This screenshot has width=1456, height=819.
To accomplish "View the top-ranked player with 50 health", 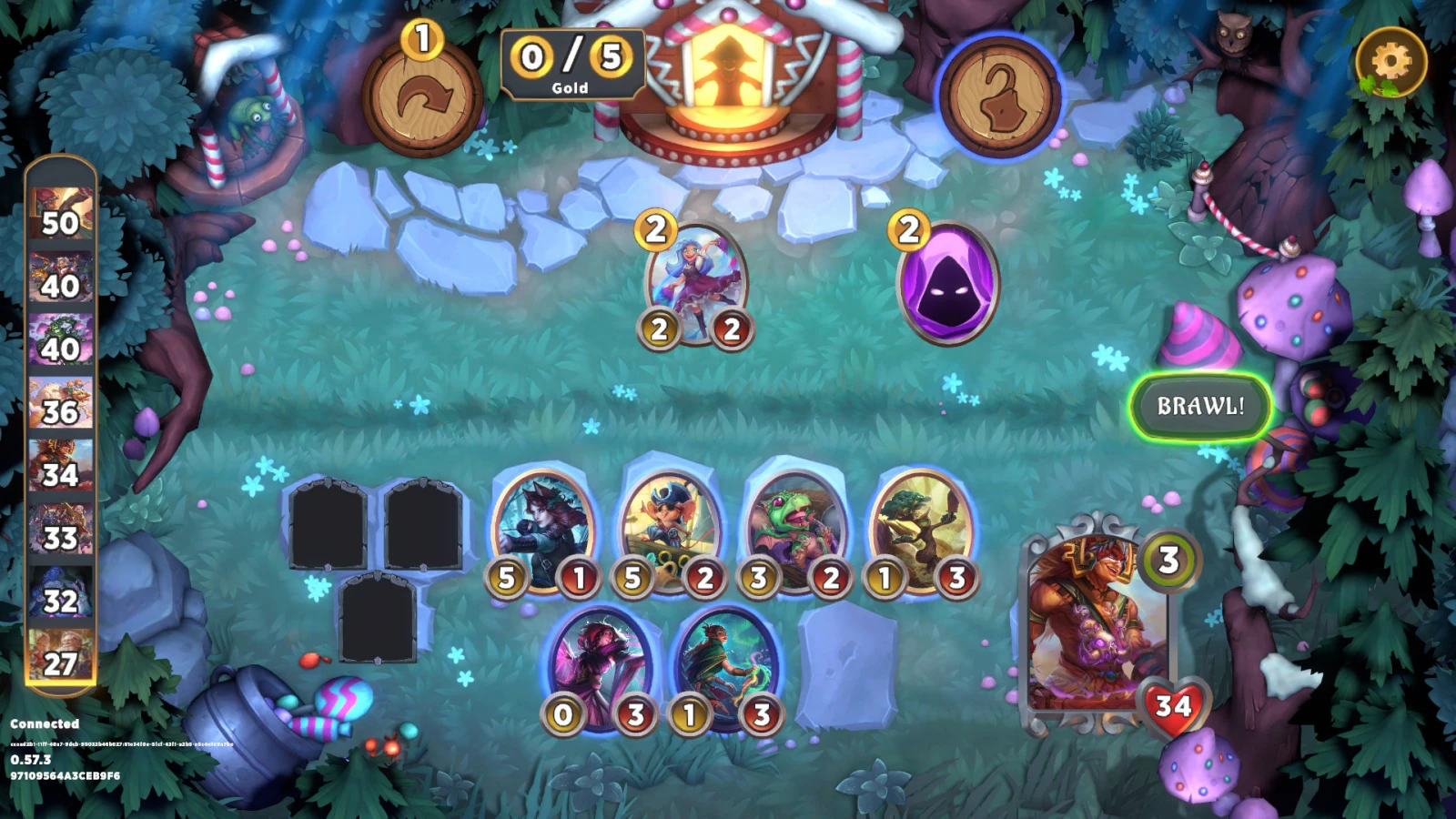I will tap(60, 214).
